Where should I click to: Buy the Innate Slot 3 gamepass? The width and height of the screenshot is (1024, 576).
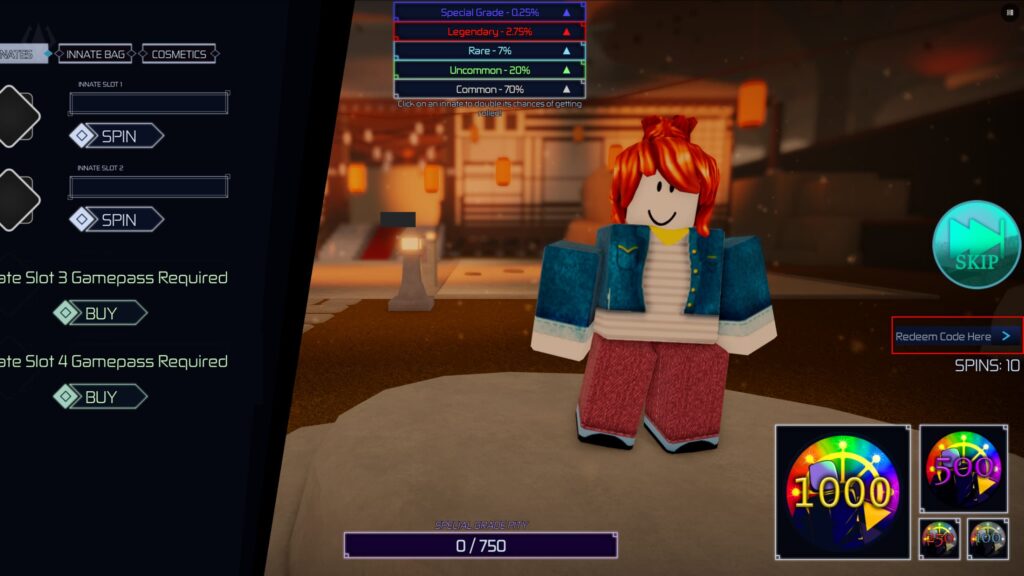coord(100,314)
